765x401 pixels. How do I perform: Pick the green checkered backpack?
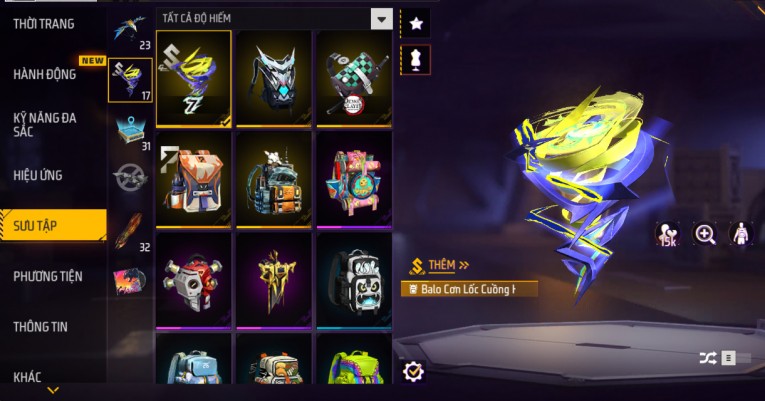pyautogui.click(x=353, y=78)
